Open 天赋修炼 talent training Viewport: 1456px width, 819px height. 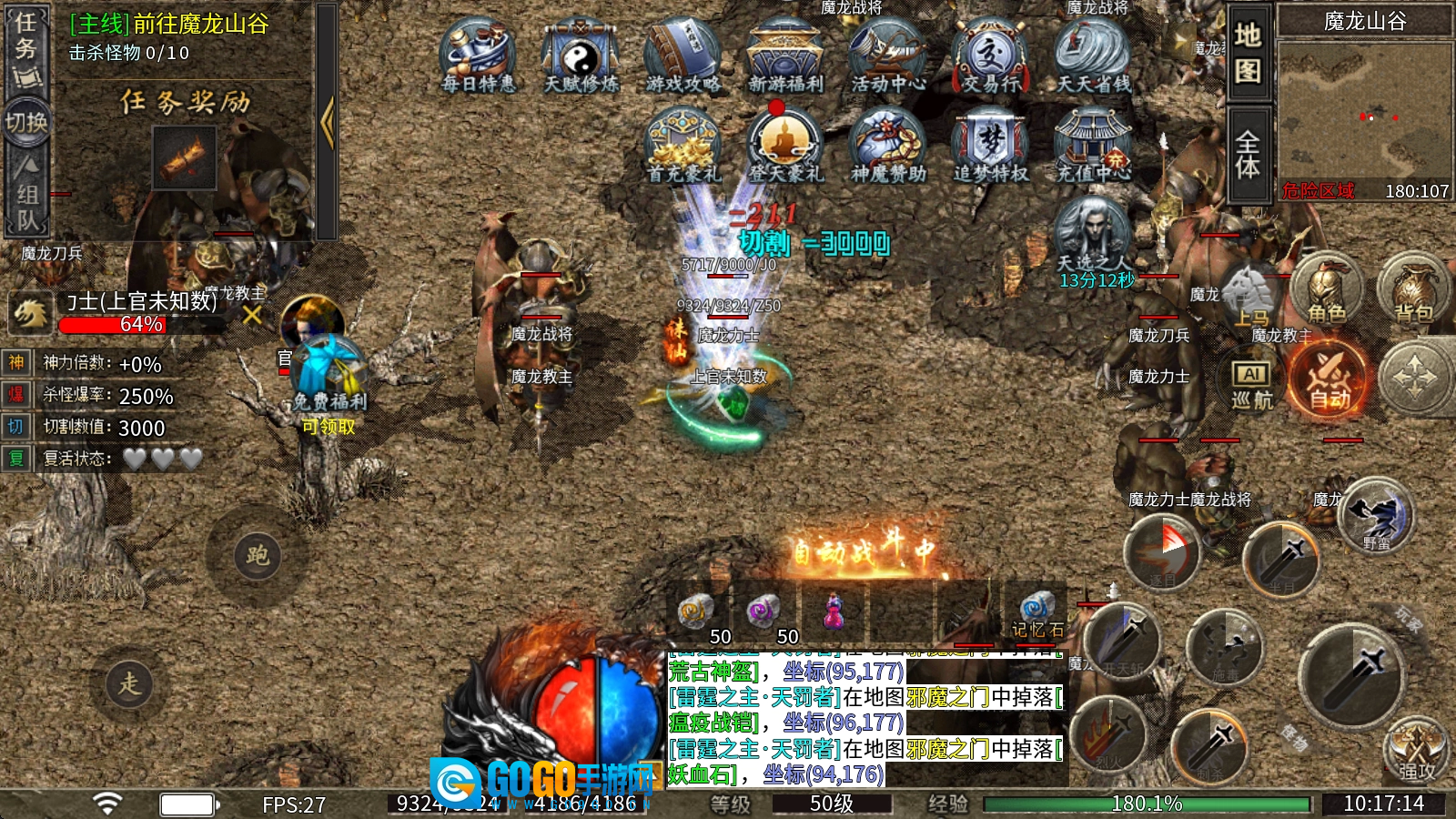click(581, 57)
